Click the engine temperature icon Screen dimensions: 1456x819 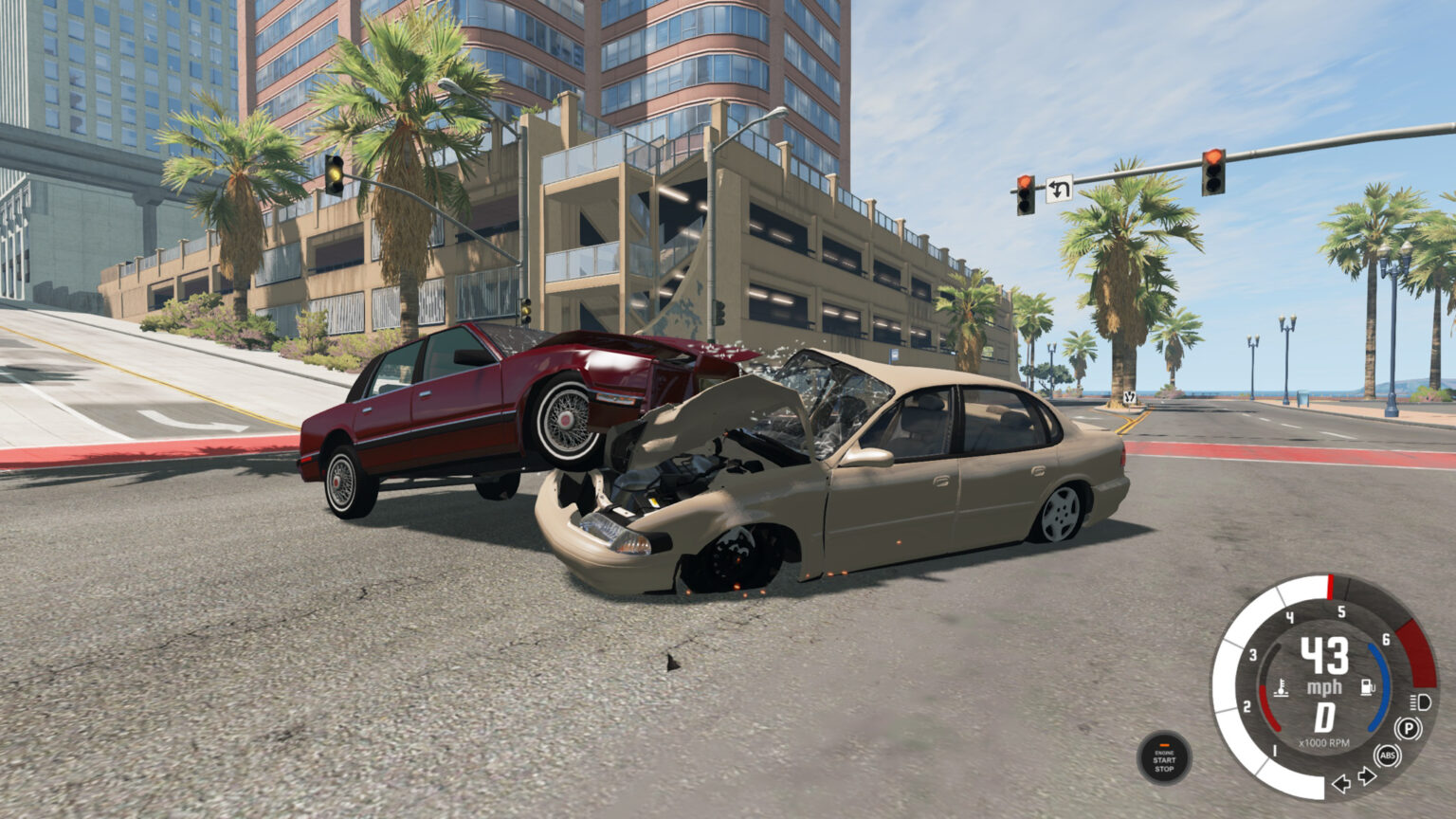coord(1282,690)
